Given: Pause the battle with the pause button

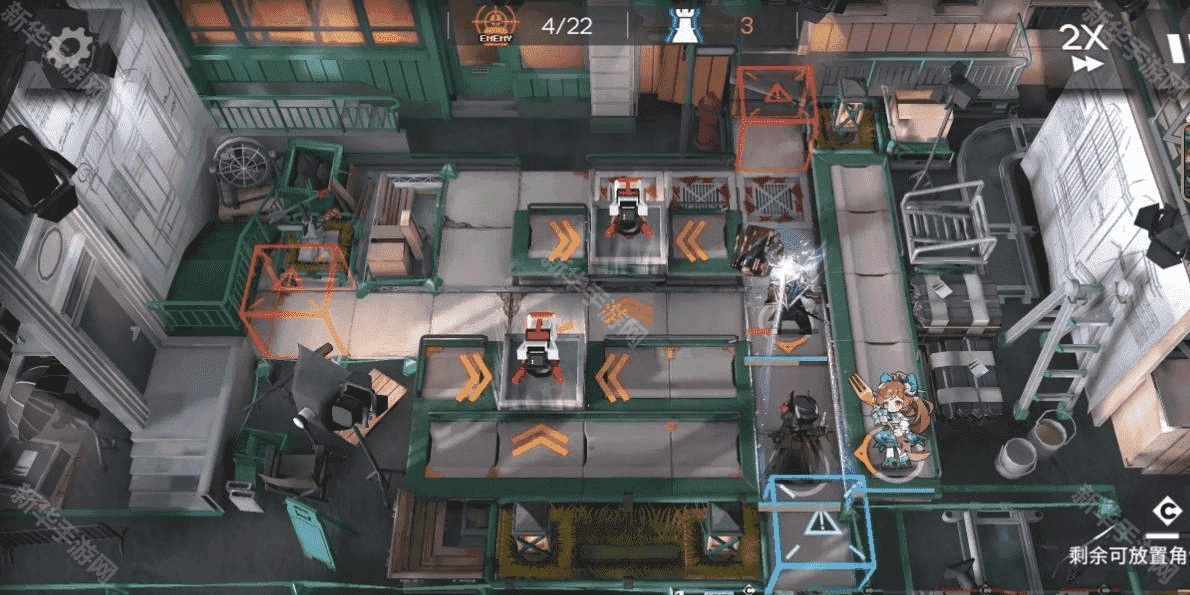Looking at the screenshot, I should [1176, 46].
